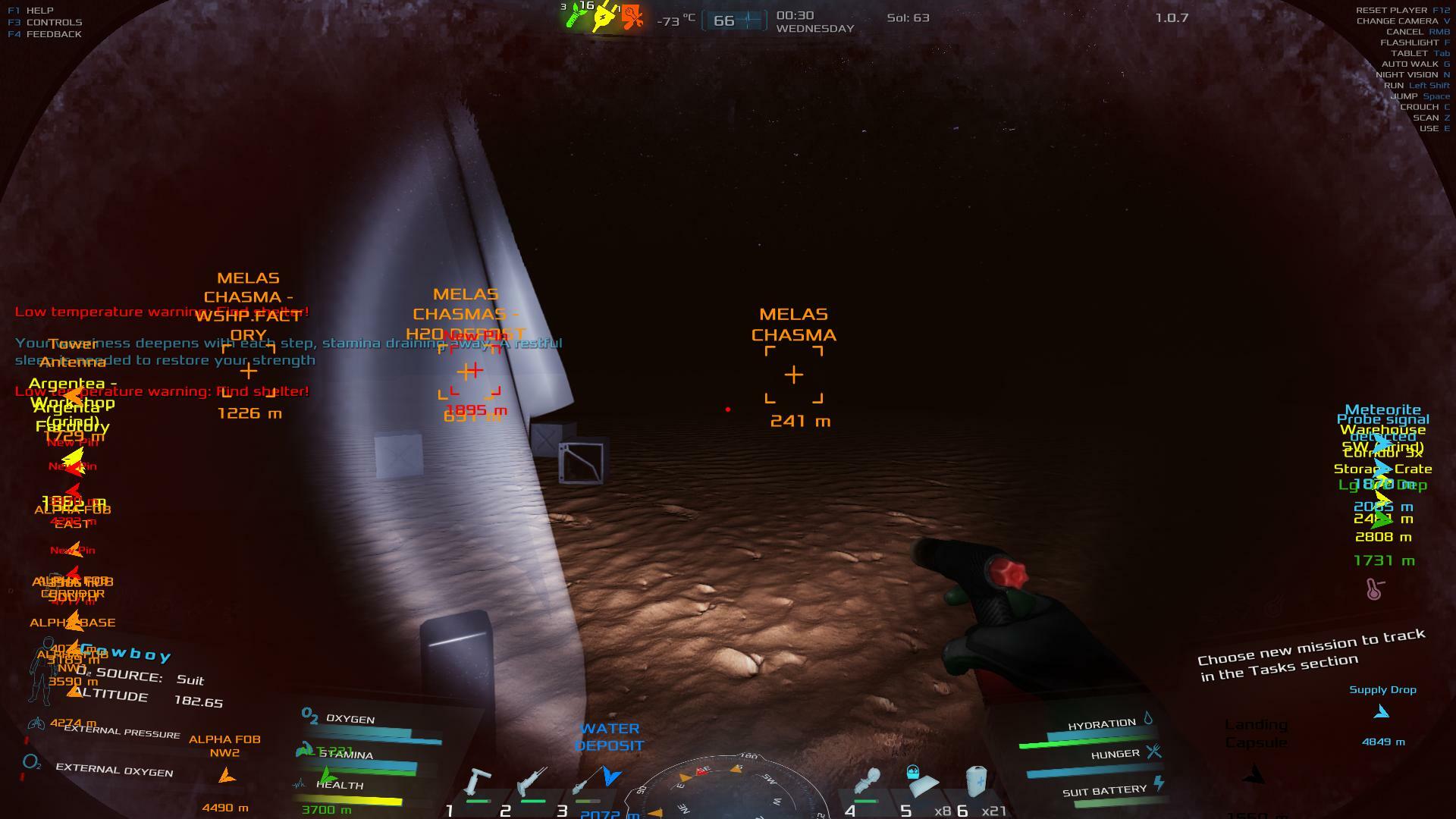Click the Supply Drop direction marker

pyautogui.click(x=1382, y=712)
